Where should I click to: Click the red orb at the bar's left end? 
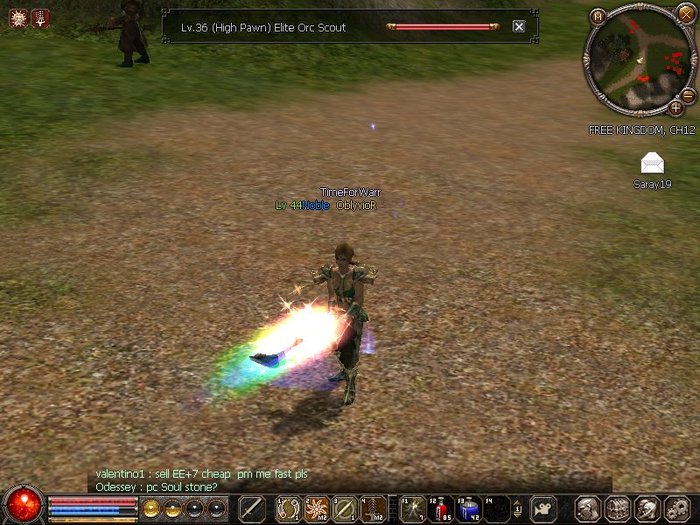pos(22,503)
